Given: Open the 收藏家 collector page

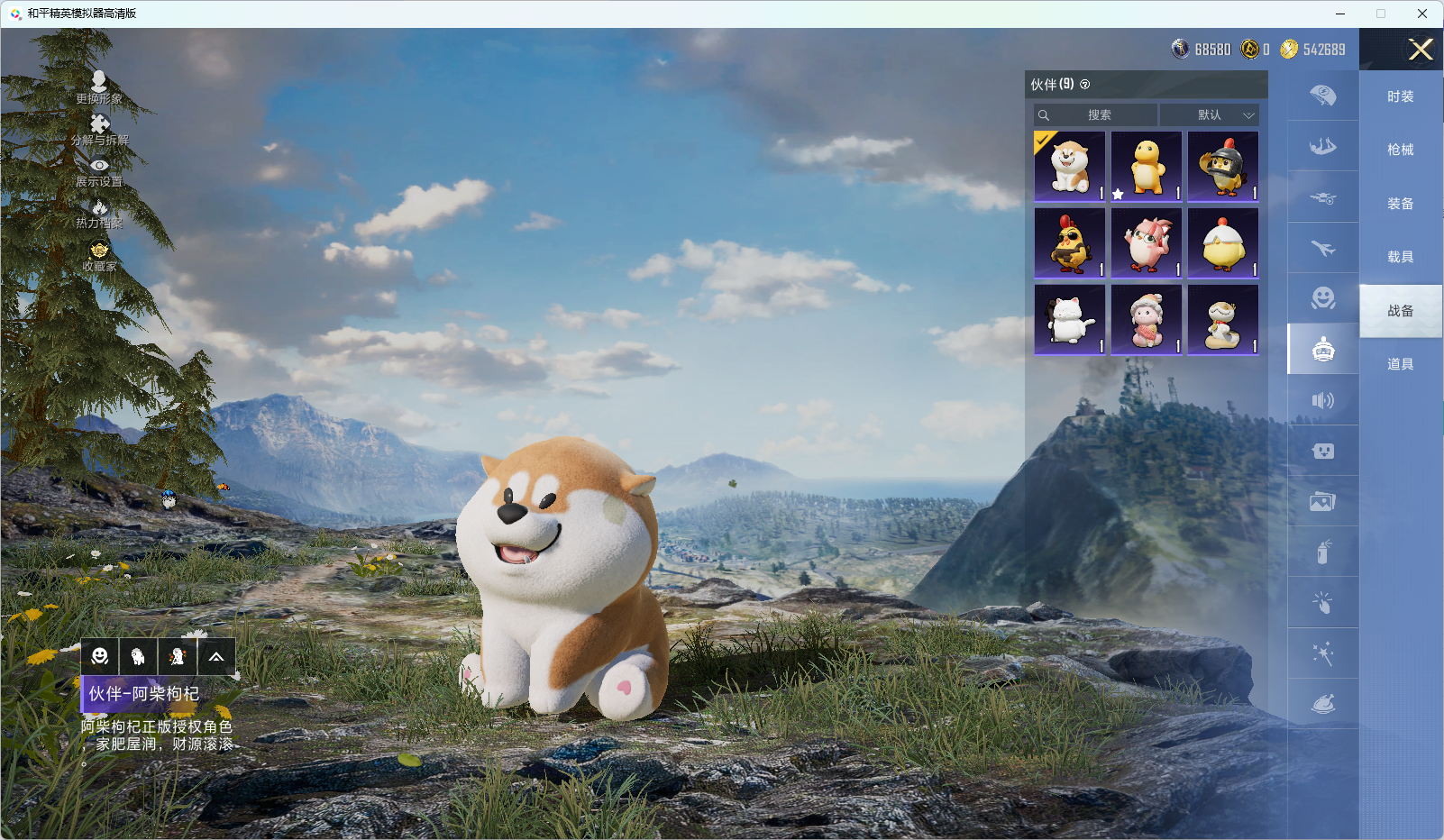Looking at the screenshot, I should [x=99, y=256].
